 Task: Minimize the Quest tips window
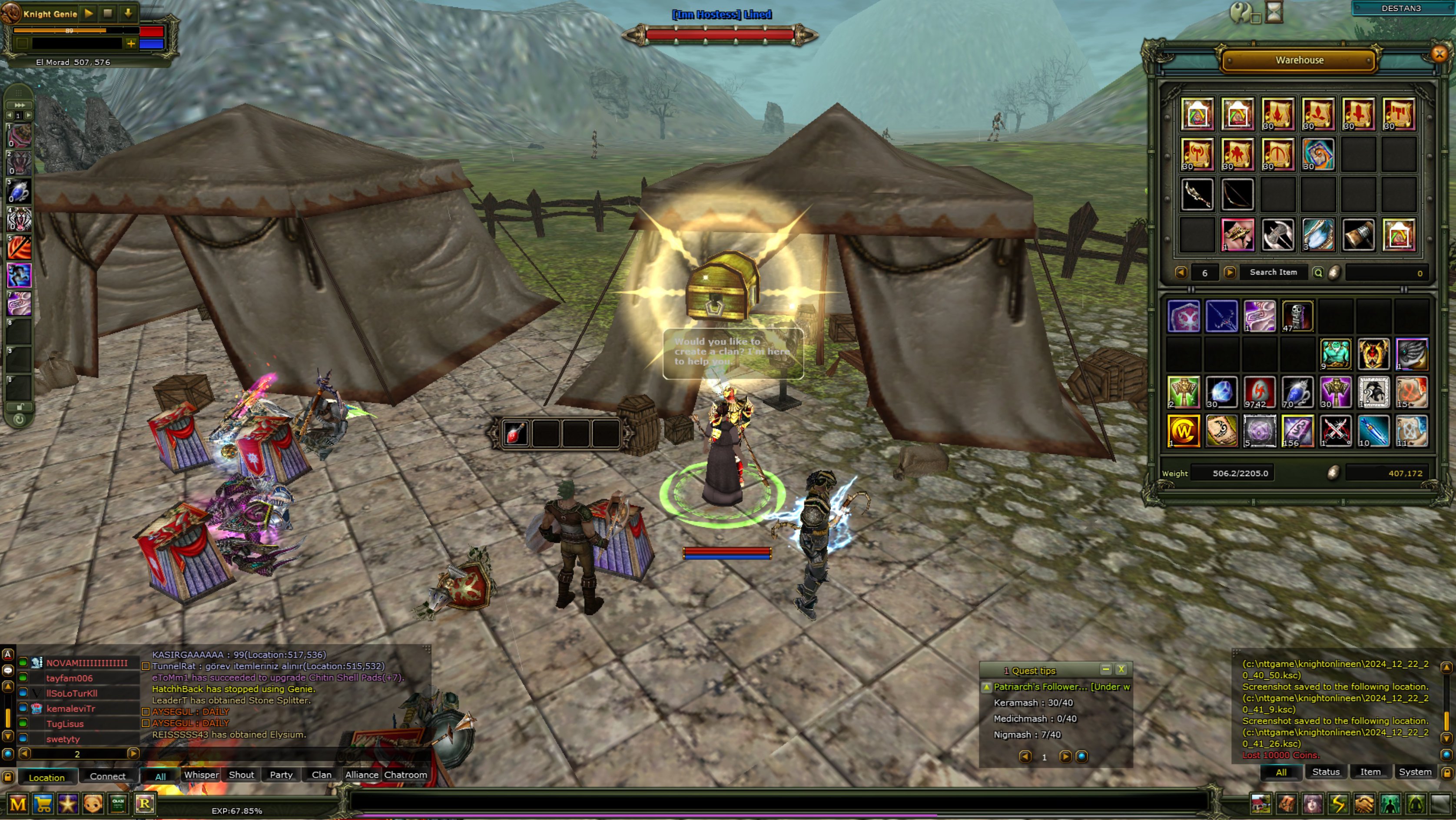(1105, 669)
